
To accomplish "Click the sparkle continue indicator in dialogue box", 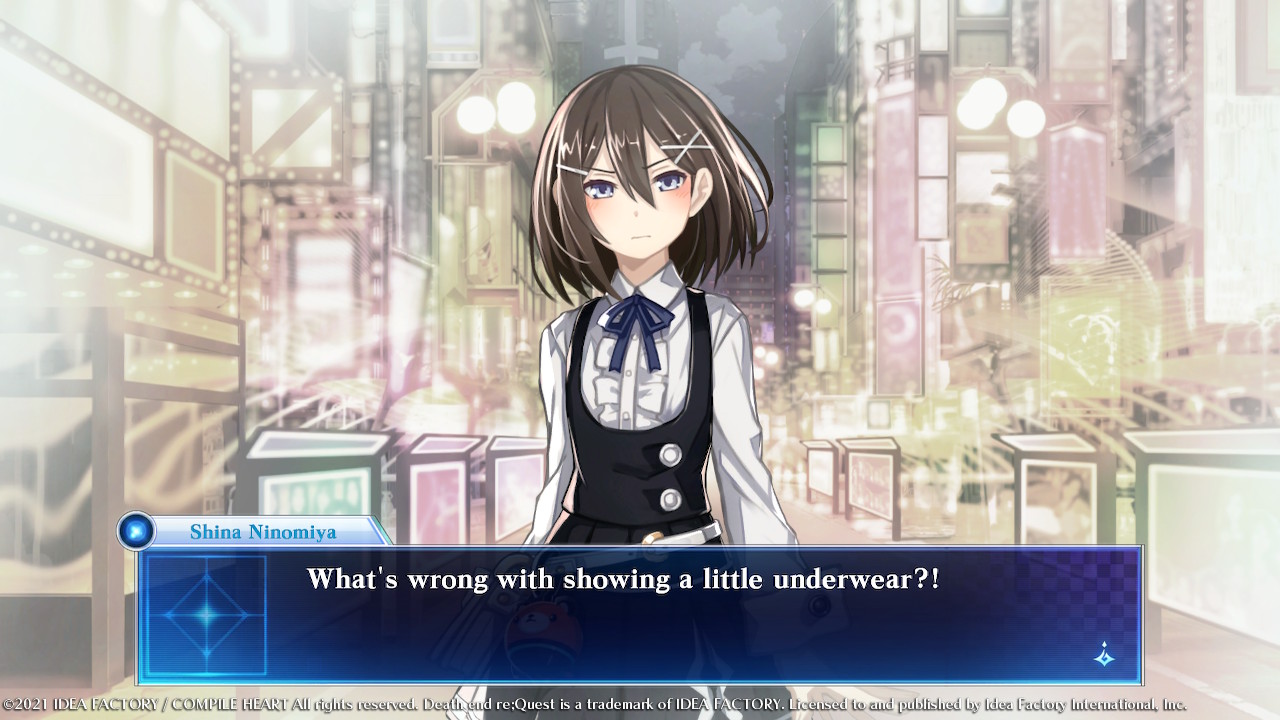I will 1104,655.
